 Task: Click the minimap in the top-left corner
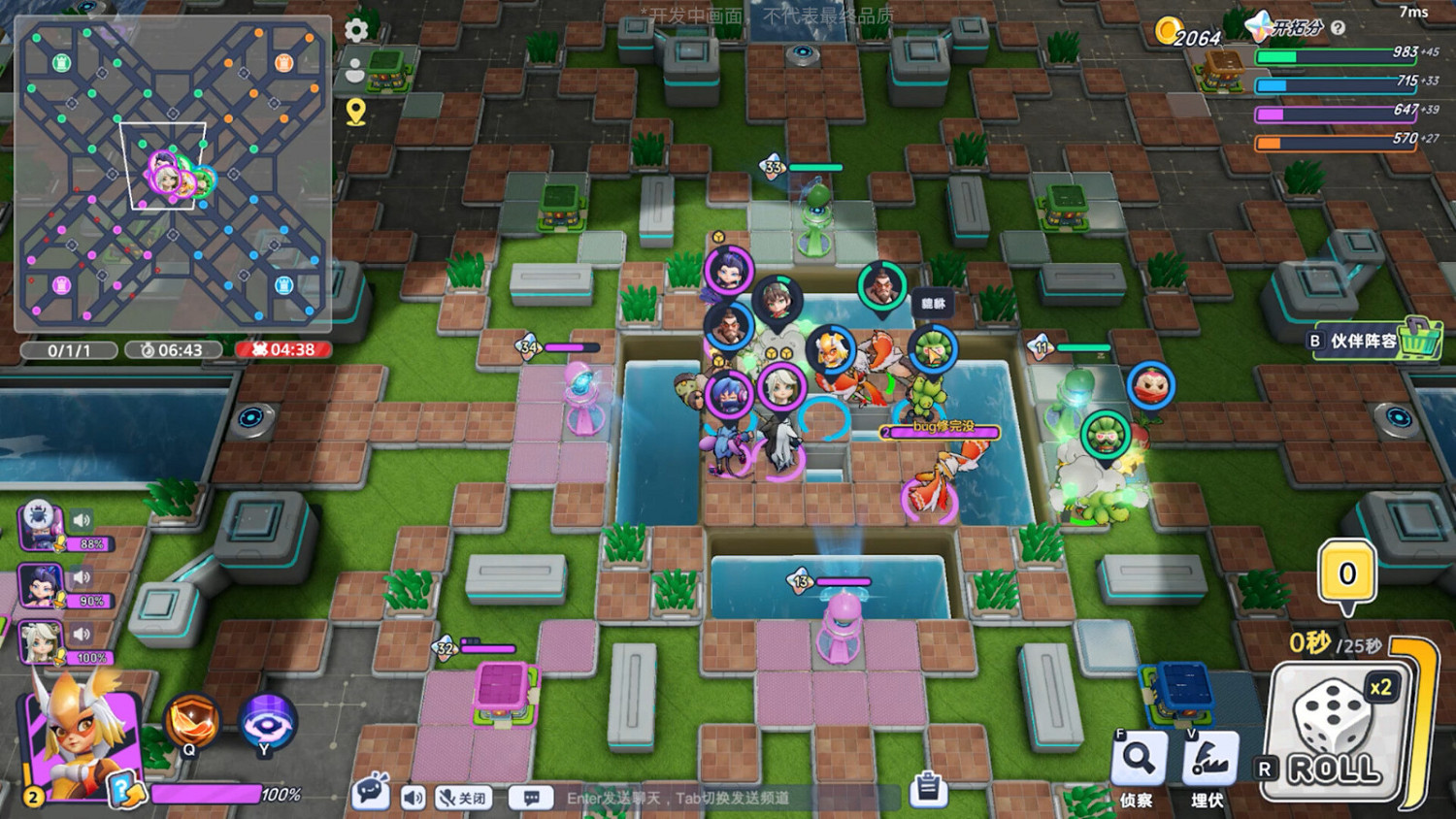[175, 175]
